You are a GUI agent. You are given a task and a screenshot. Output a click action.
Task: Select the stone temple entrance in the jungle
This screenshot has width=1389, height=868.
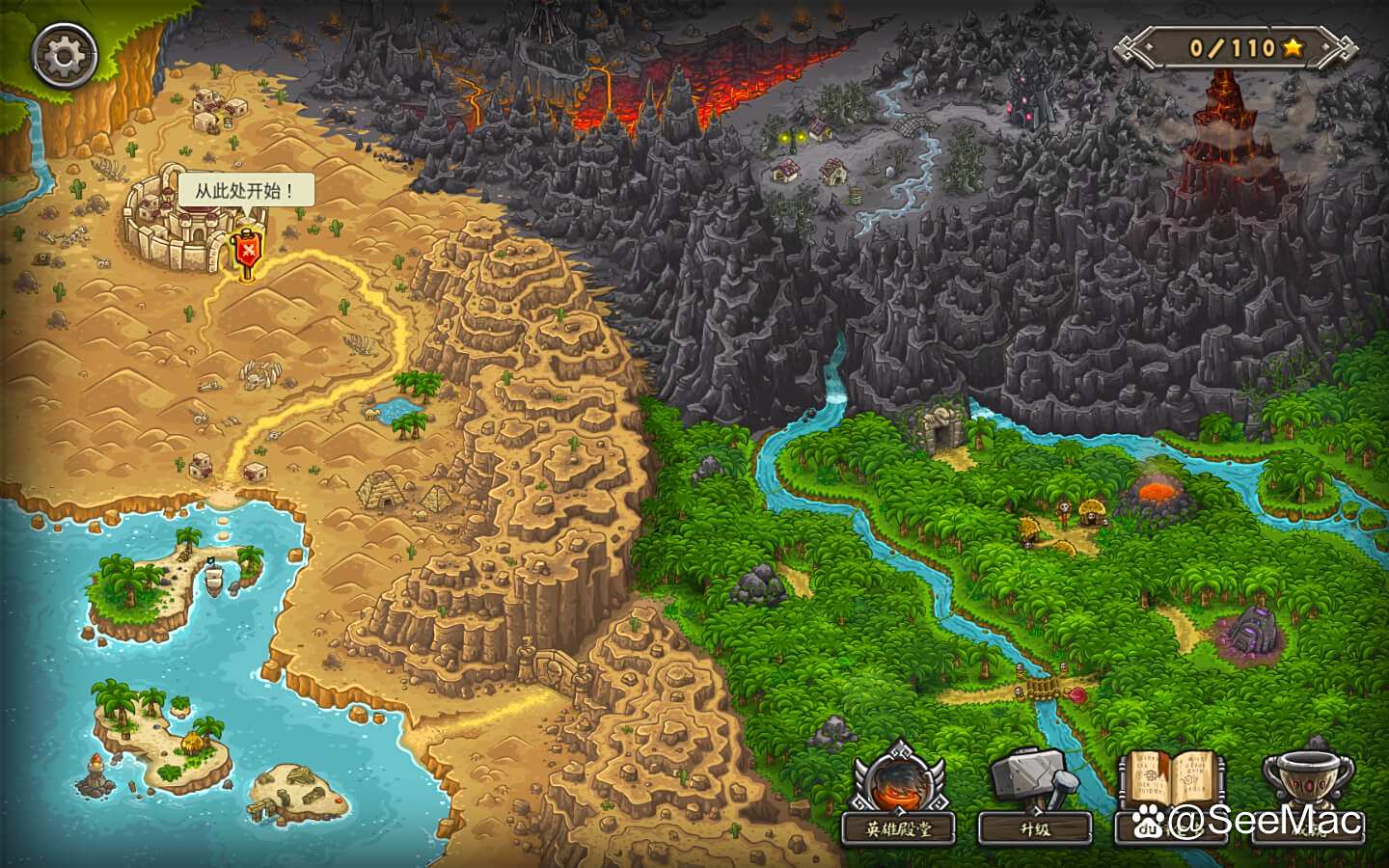coord(942,427)
